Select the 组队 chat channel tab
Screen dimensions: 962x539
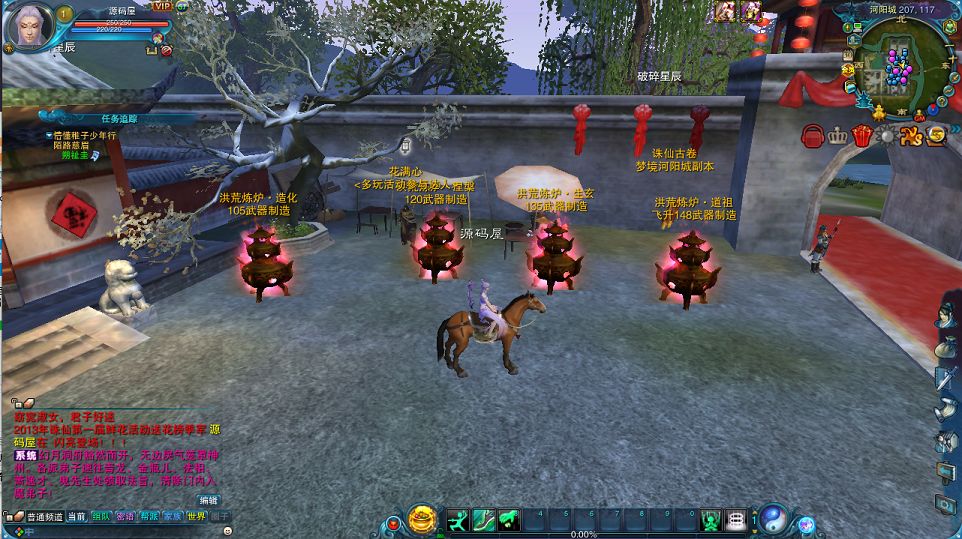[101, 517]
